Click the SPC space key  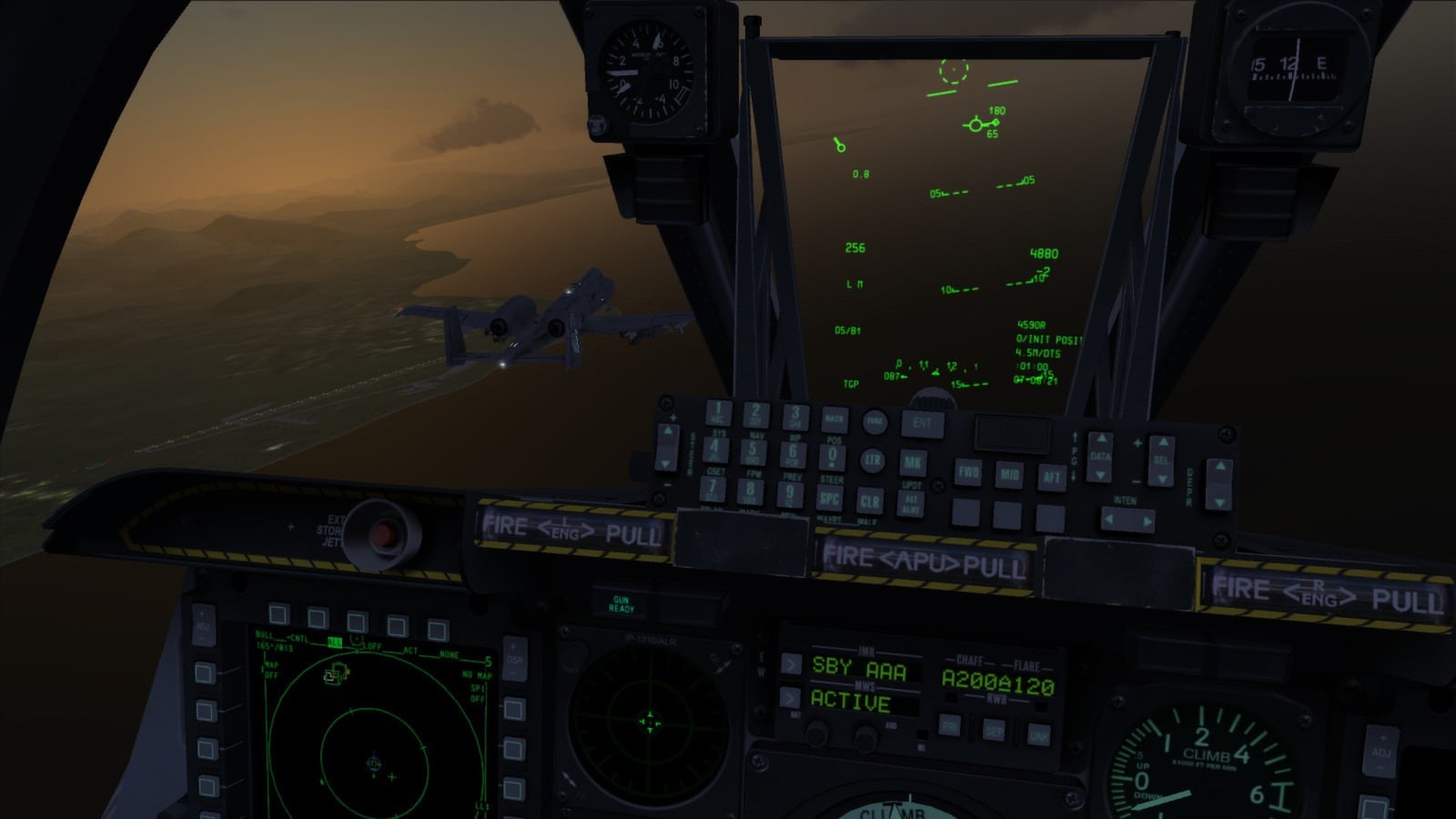click(x=829, y=499)
